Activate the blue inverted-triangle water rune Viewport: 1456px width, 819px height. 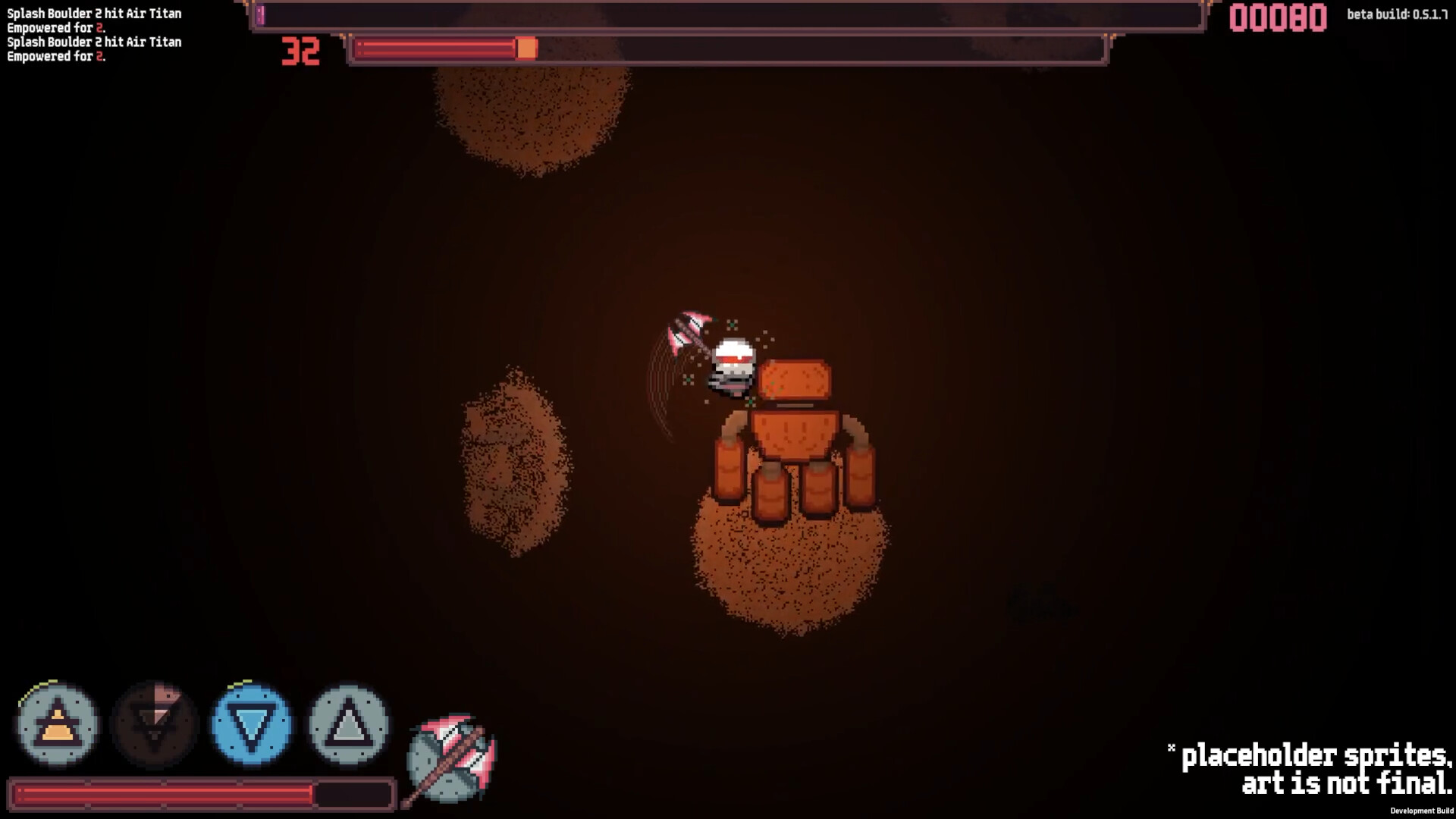250,726
